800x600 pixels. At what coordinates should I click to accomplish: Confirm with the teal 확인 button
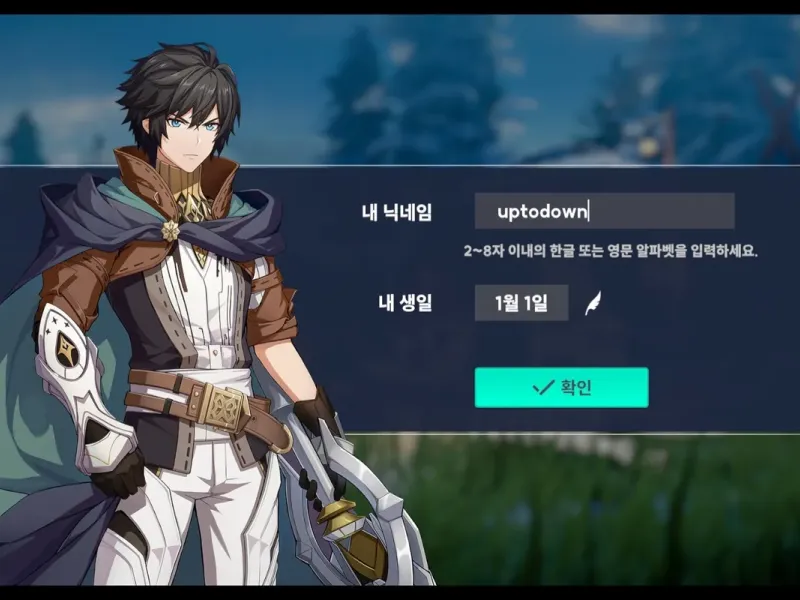(x=561, y=387)
